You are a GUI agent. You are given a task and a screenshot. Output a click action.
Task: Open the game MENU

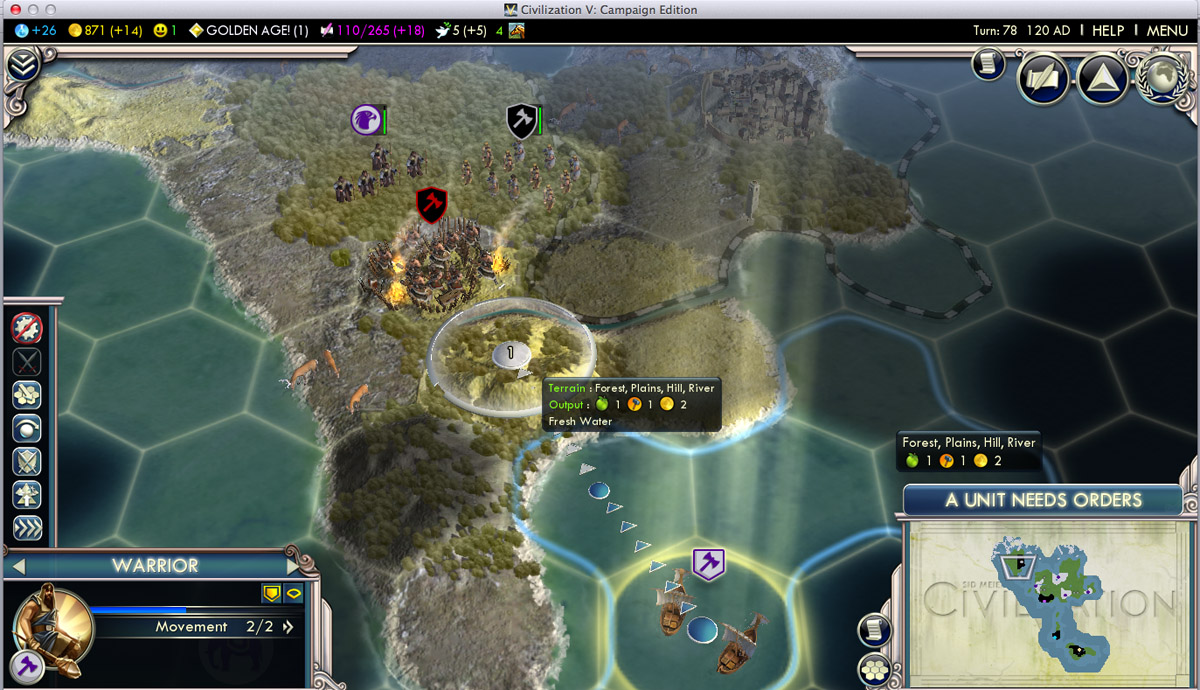1167,30
